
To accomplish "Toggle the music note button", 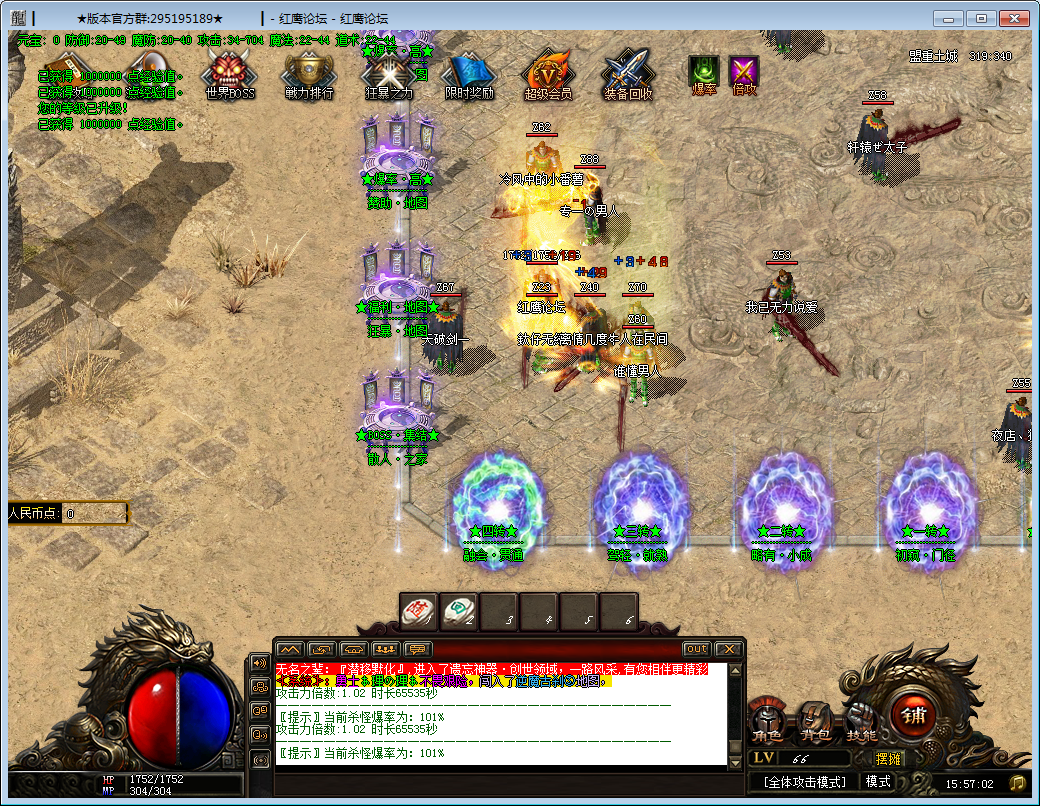I will (x=1017, y=782).
